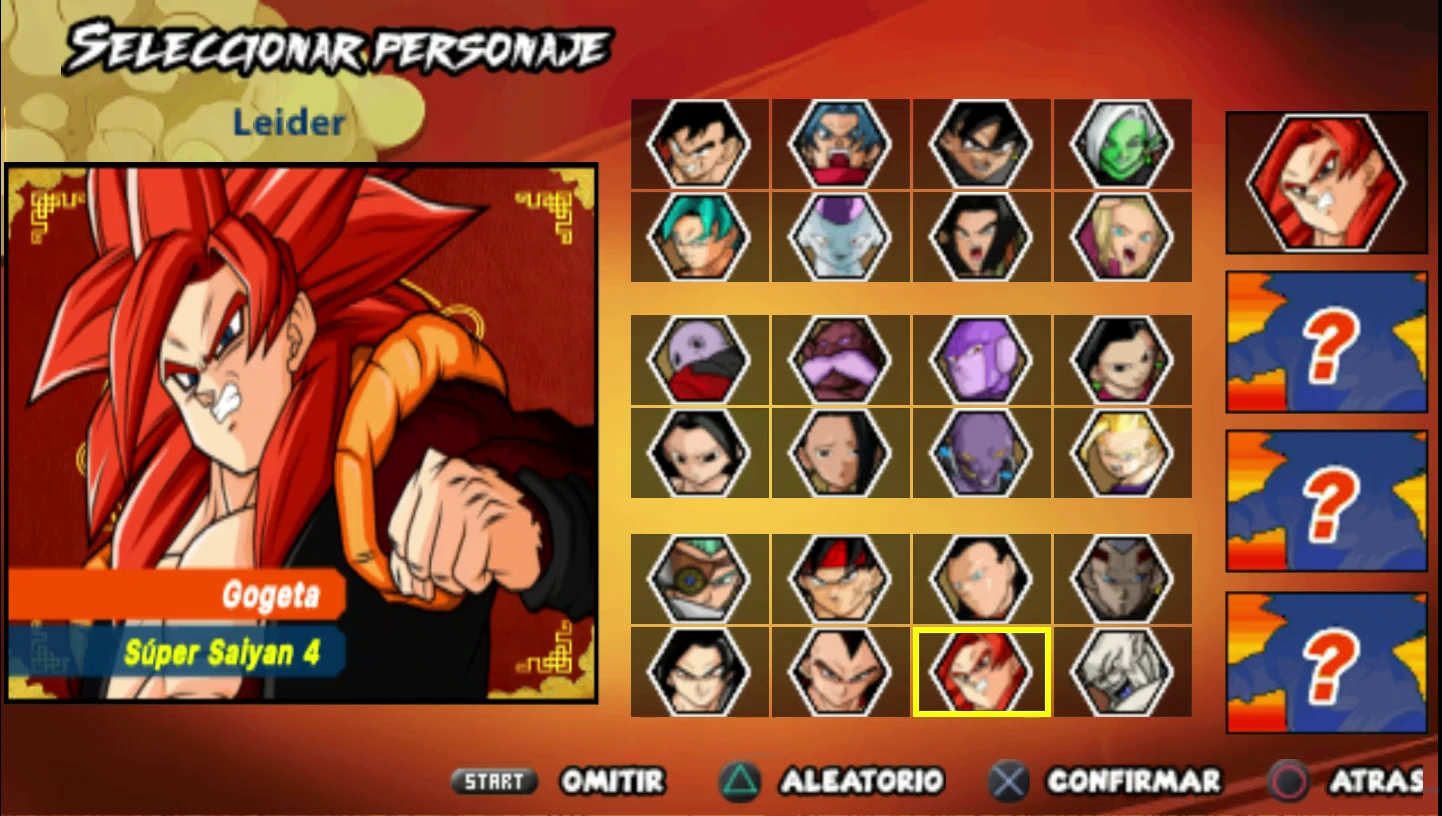Choose Vegeta in the bottom row
This screenshot has height=816, width=1442.
(x=841, y=671)
